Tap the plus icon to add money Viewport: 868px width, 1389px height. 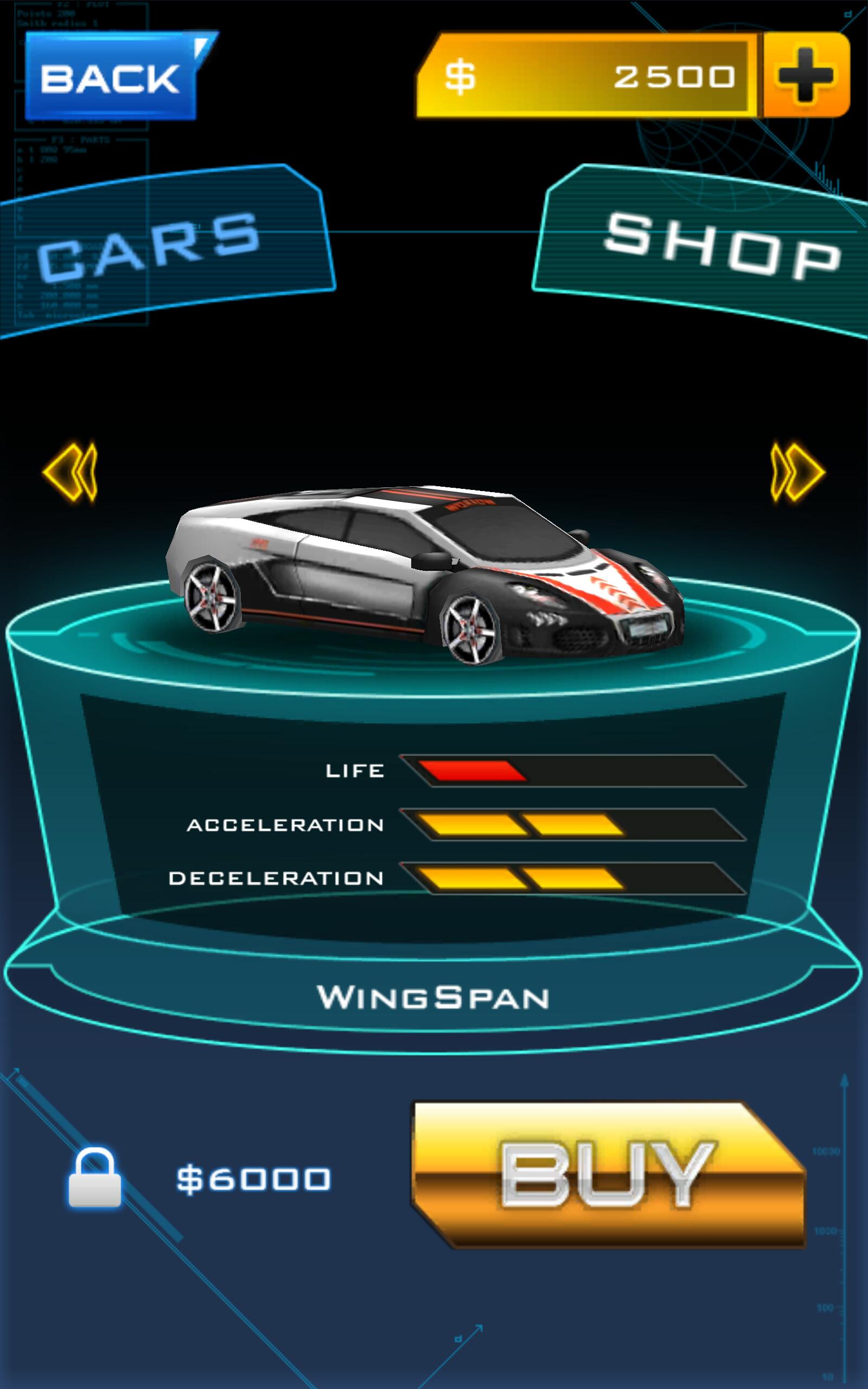(x=806, y=78)
